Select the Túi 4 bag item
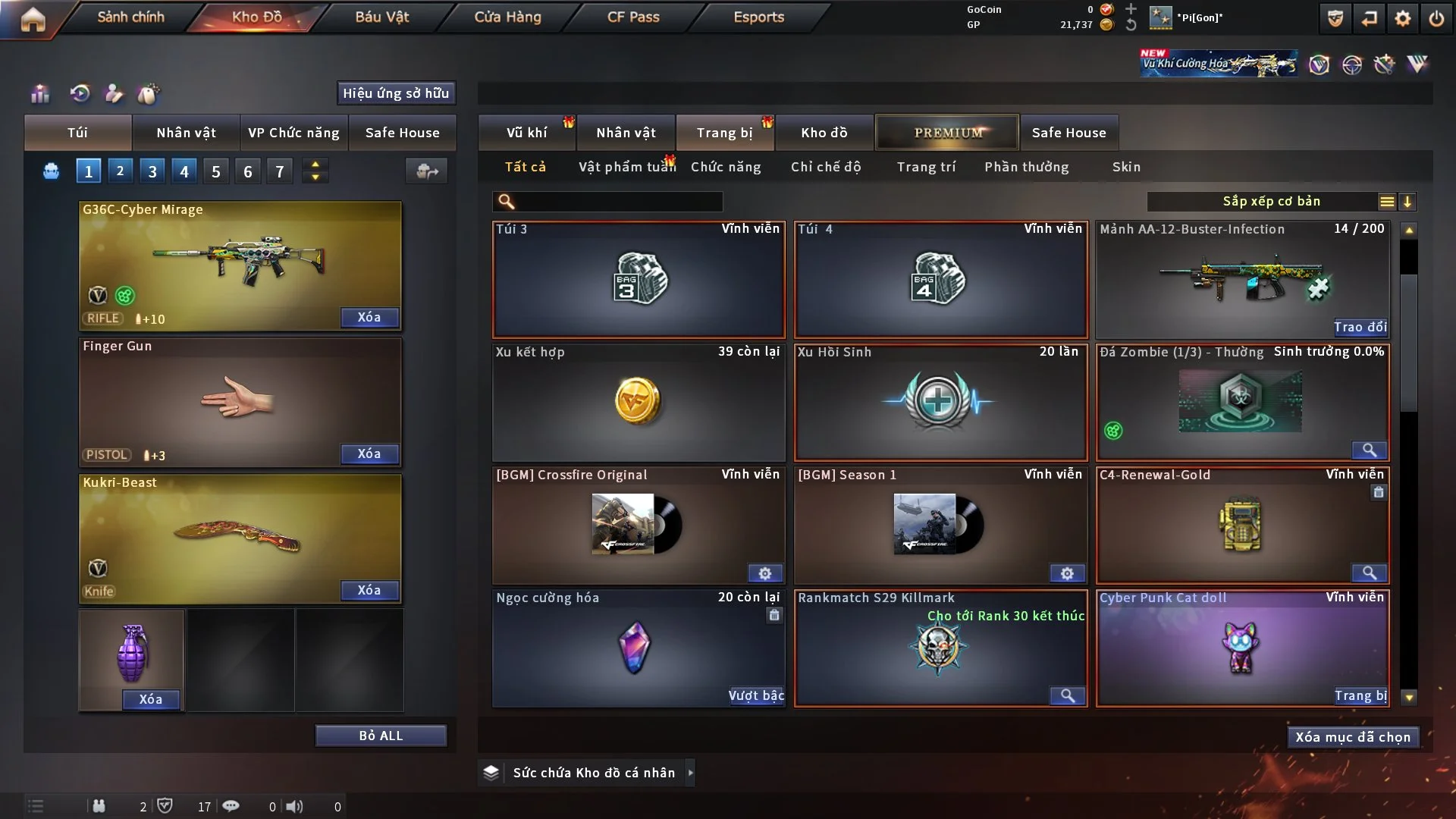This screenshot has width=1456, height=819. (x=940, y=280)
